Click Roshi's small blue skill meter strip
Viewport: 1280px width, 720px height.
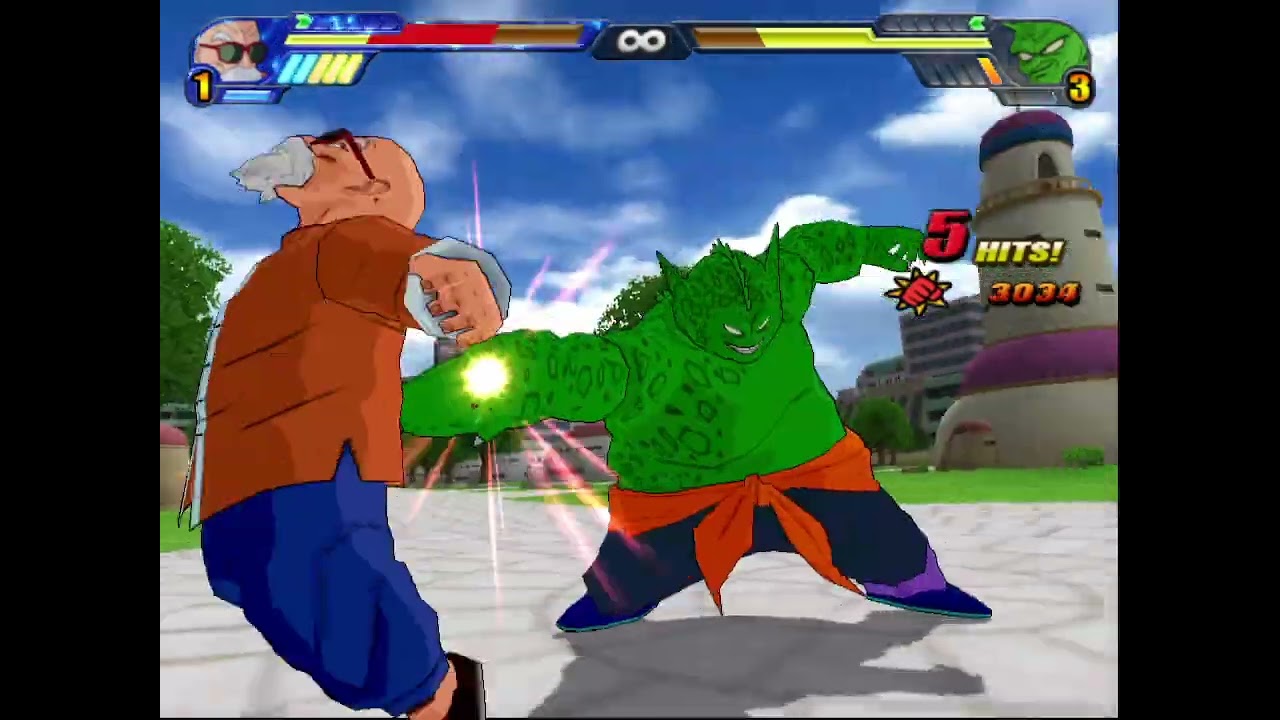point(246,92)
